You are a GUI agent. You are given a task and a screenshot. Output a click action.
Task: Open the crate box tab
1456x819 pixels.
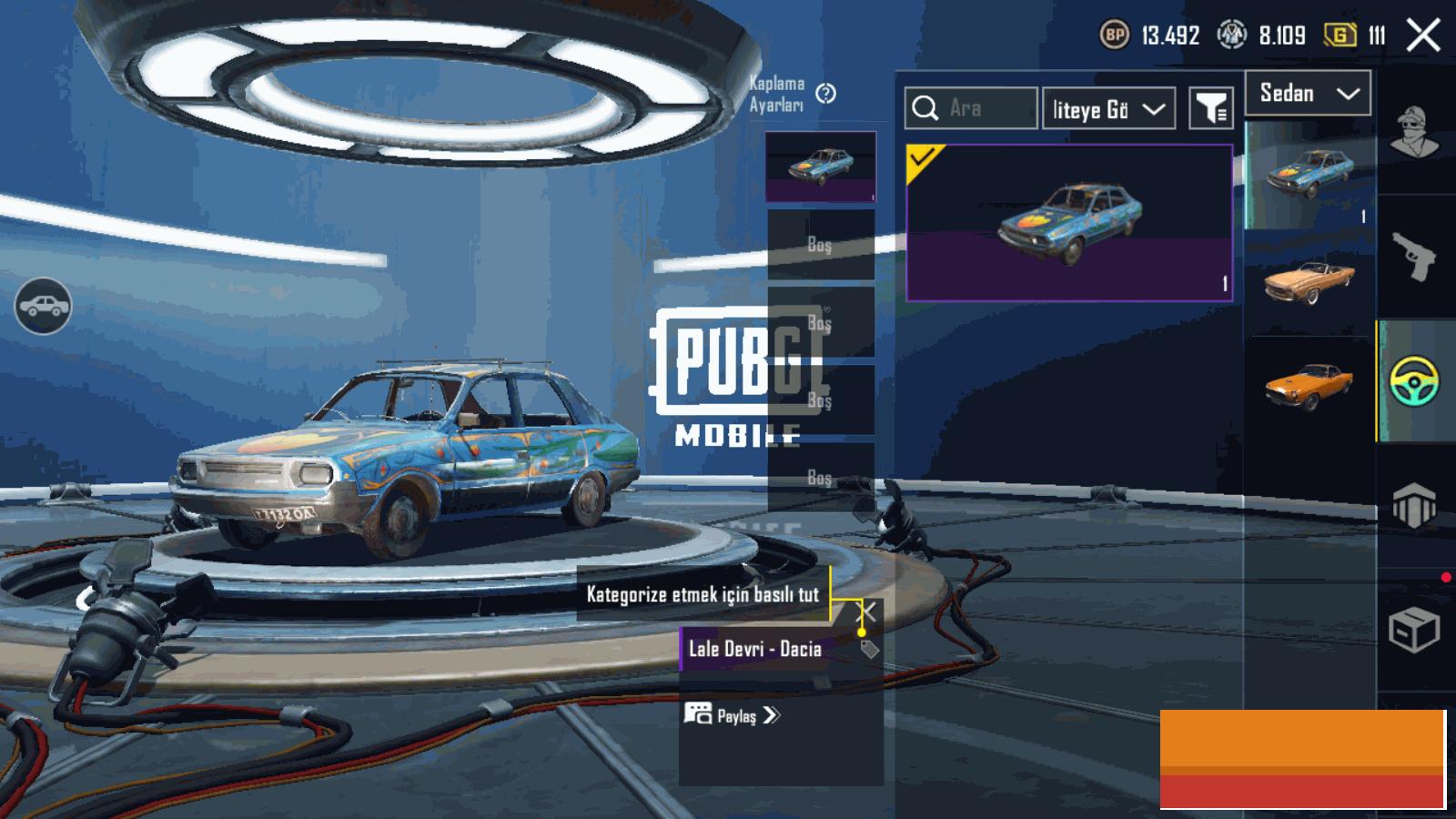(1414, 629)
